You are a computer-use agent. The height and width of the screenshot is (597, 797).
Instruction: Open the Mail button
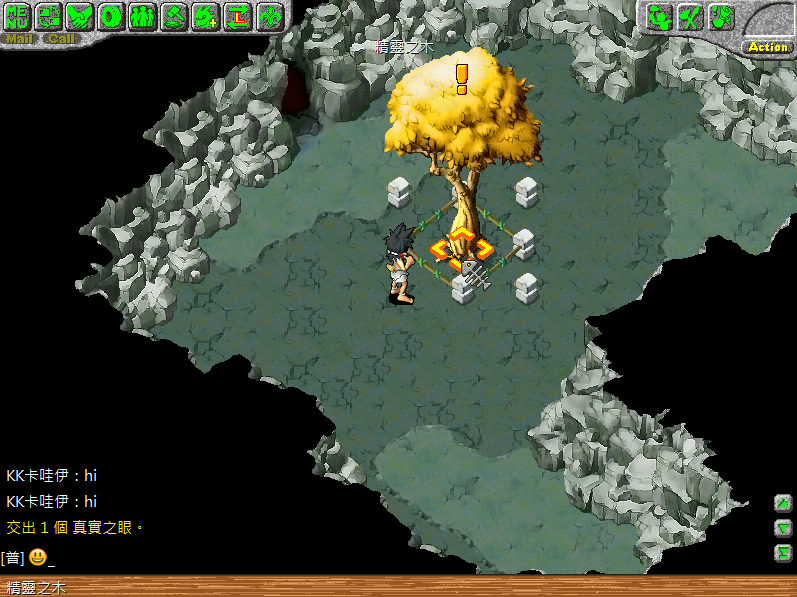[20, 39]
